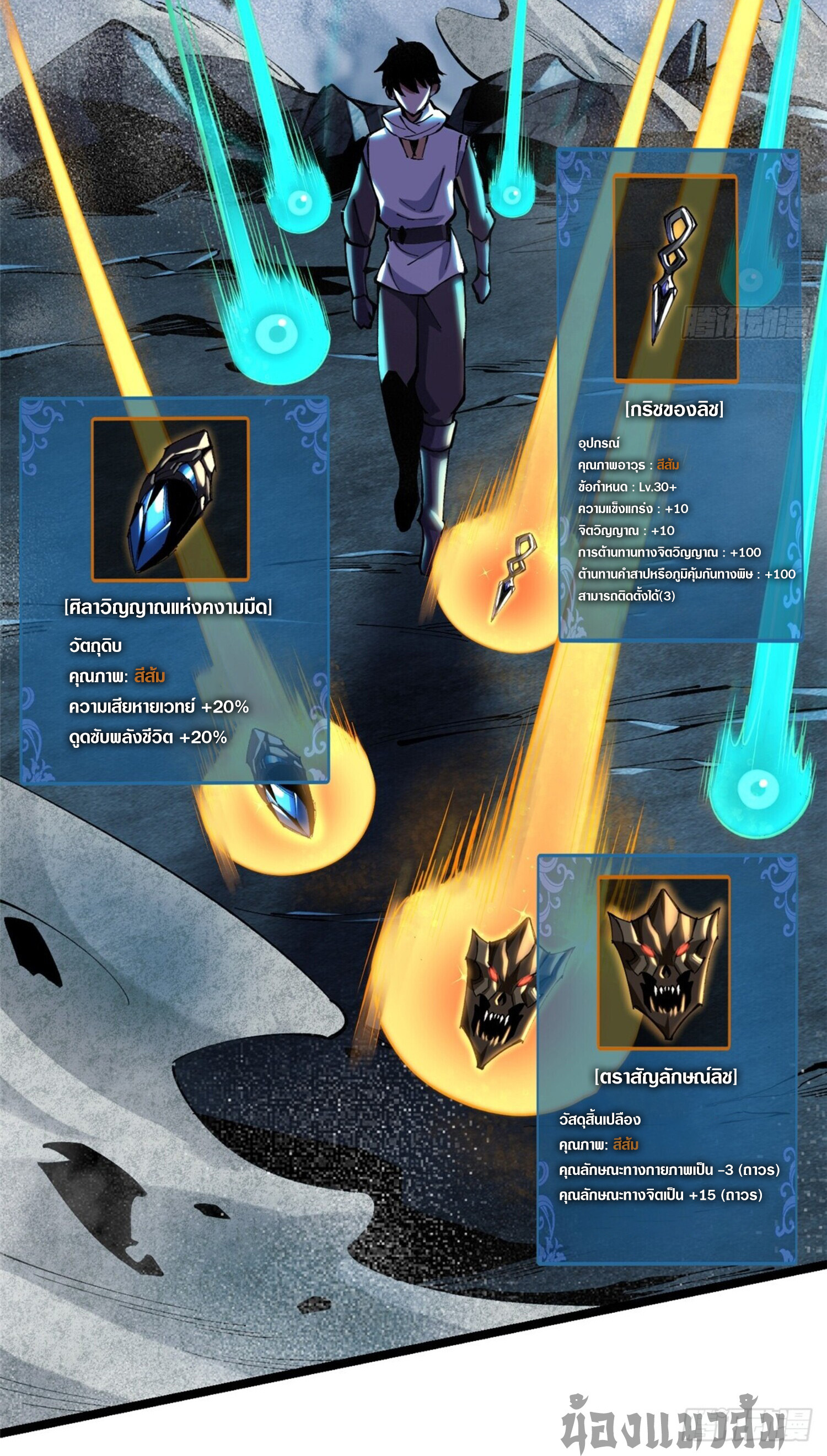
Task: Click the Lich's kris dagger icon
Action: 675,278
